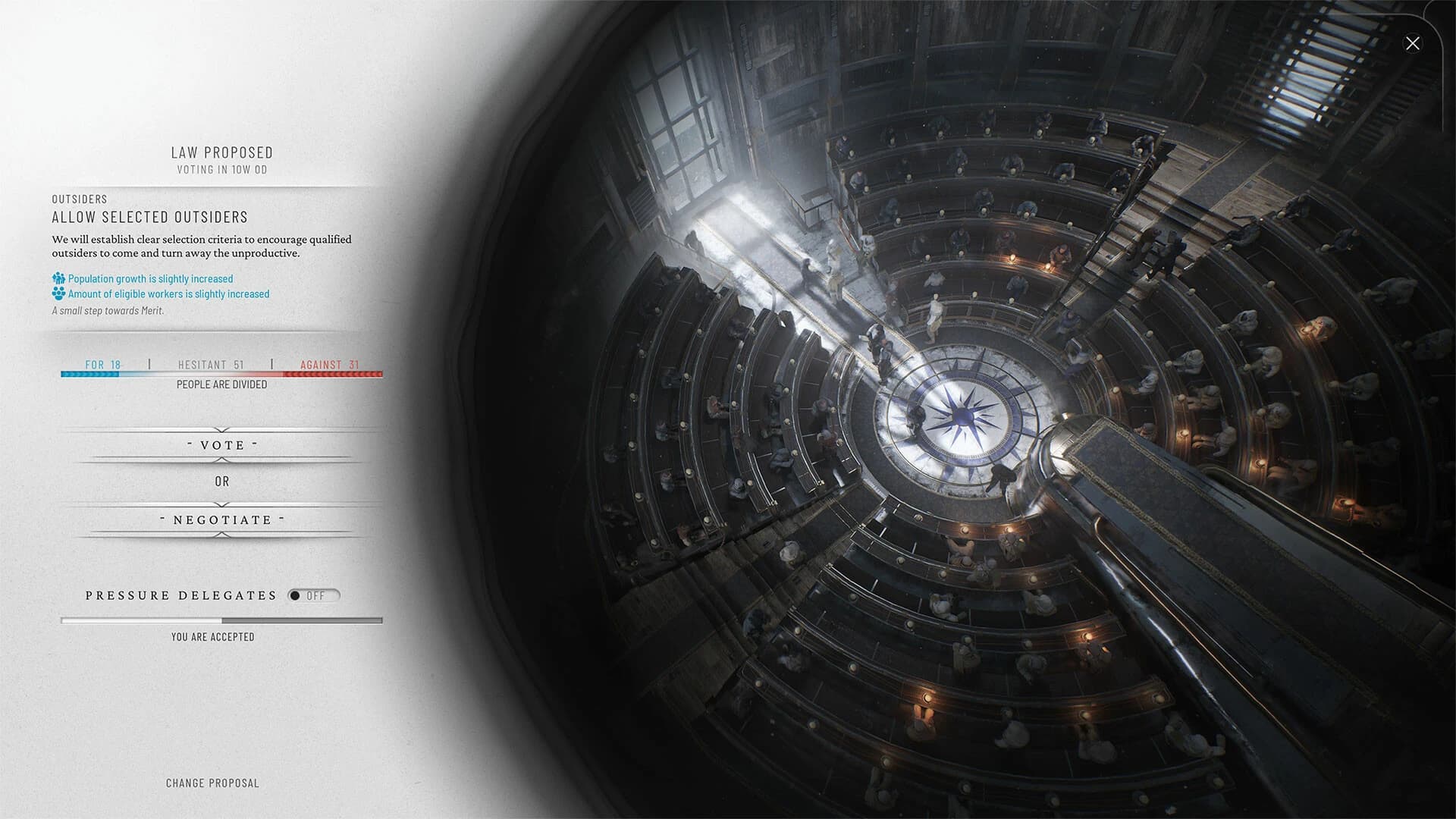Click the divider marker between FOR and HESITANT
The width and height of the screenshot is (1456, 819).
[149, 365]
